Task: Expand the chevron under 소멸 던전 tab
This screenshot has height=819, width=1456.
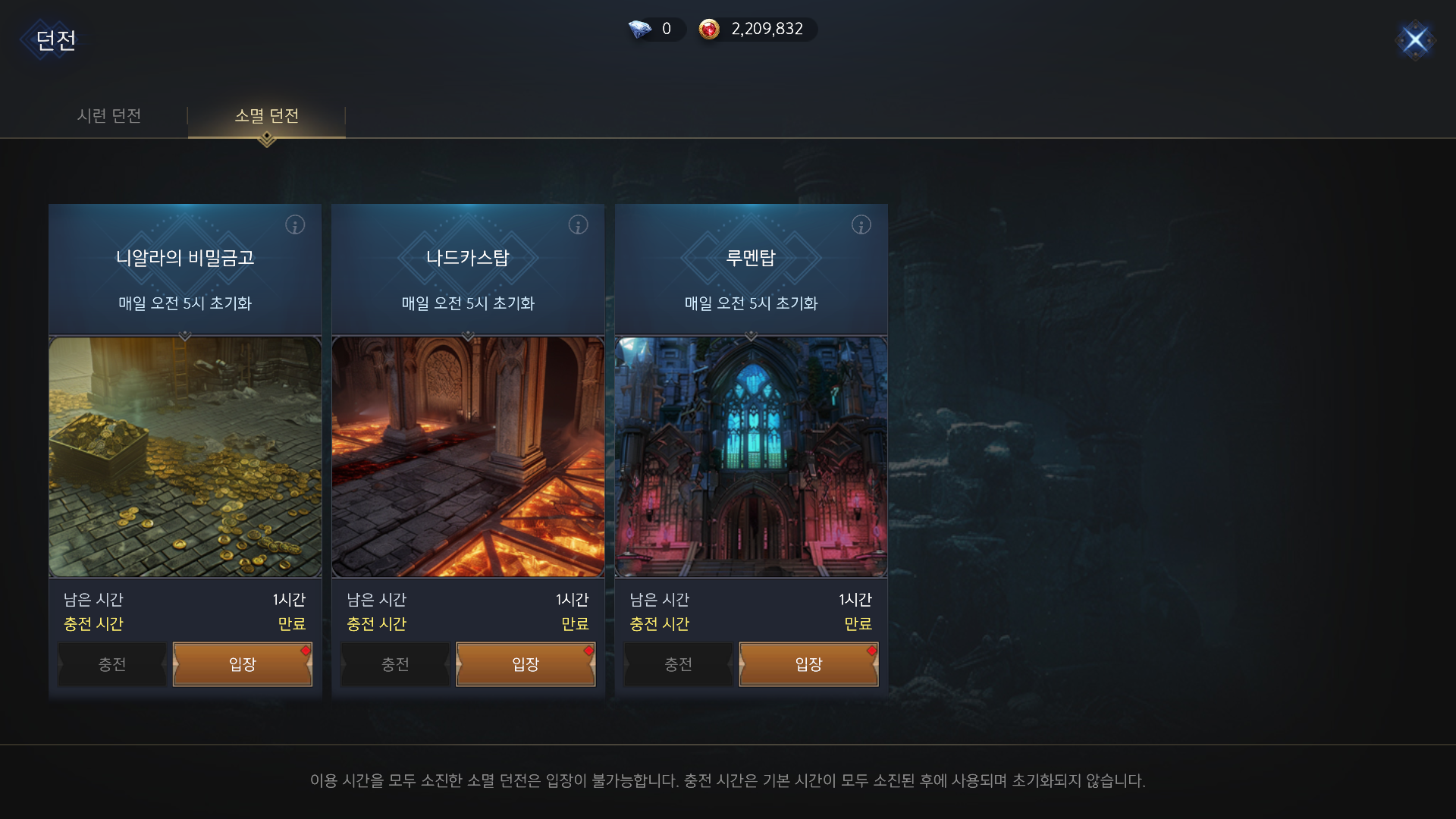Action: coord(266,139)
